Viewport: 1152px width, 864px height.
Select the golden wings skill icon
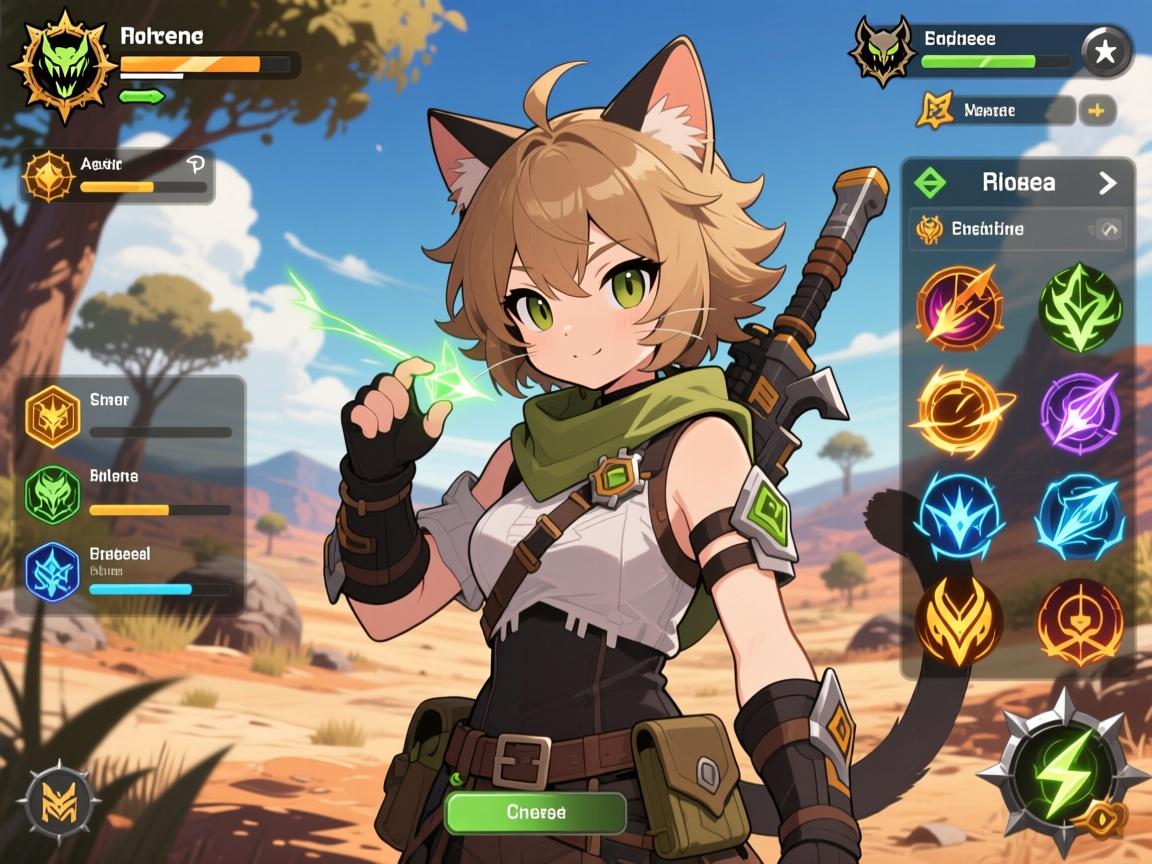point(959,622)
